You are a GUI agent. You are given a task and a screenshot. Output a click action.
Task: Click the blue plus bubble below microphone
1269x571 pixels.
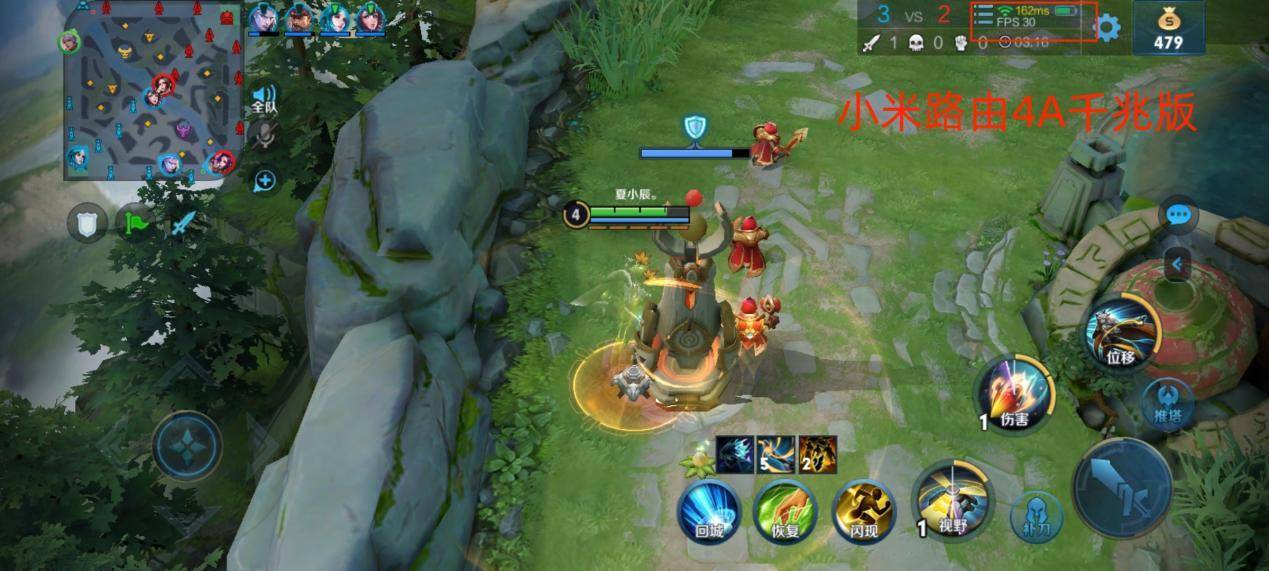264,181
